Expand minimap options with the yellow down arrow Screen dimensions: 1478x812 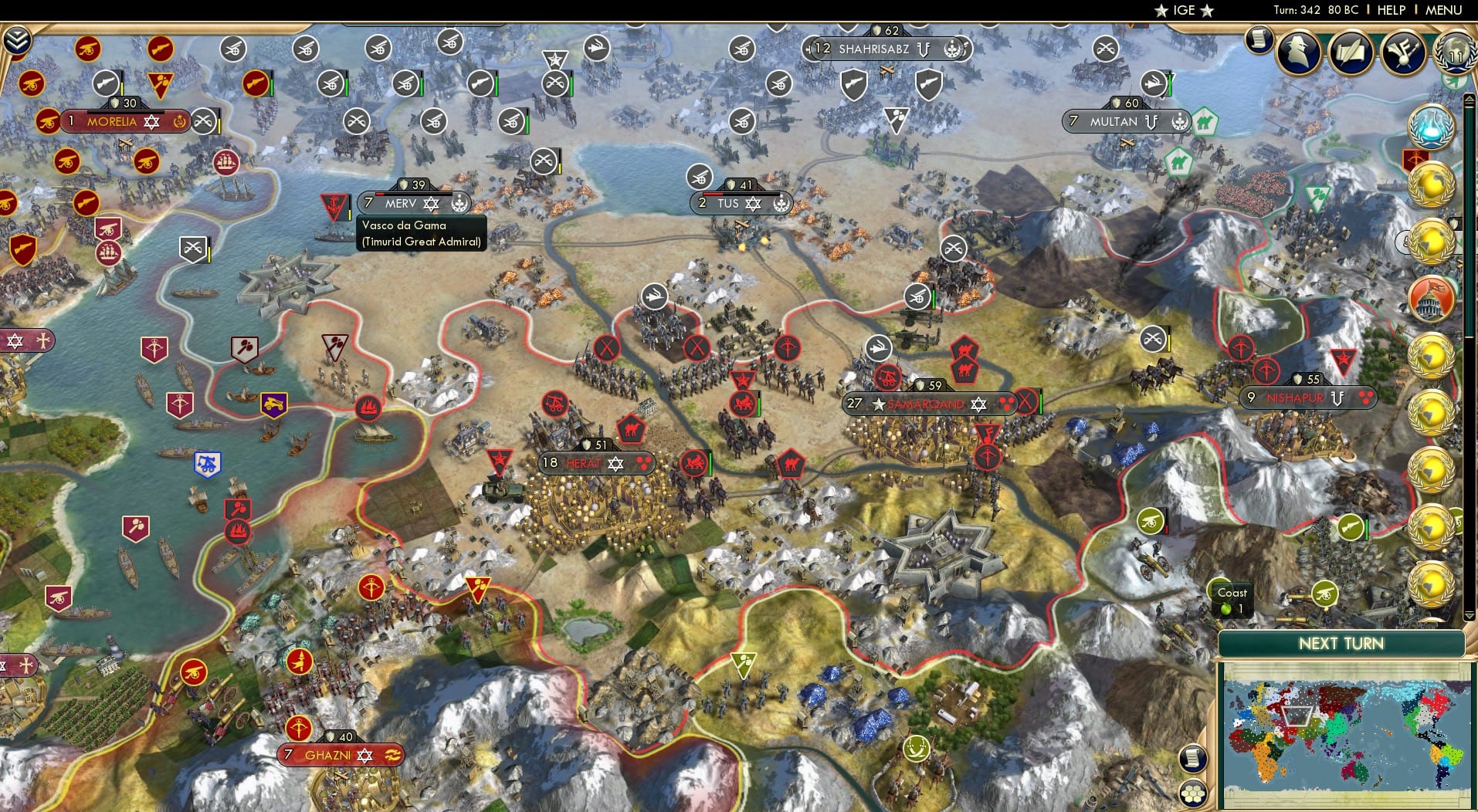(x=1468, y=615)
